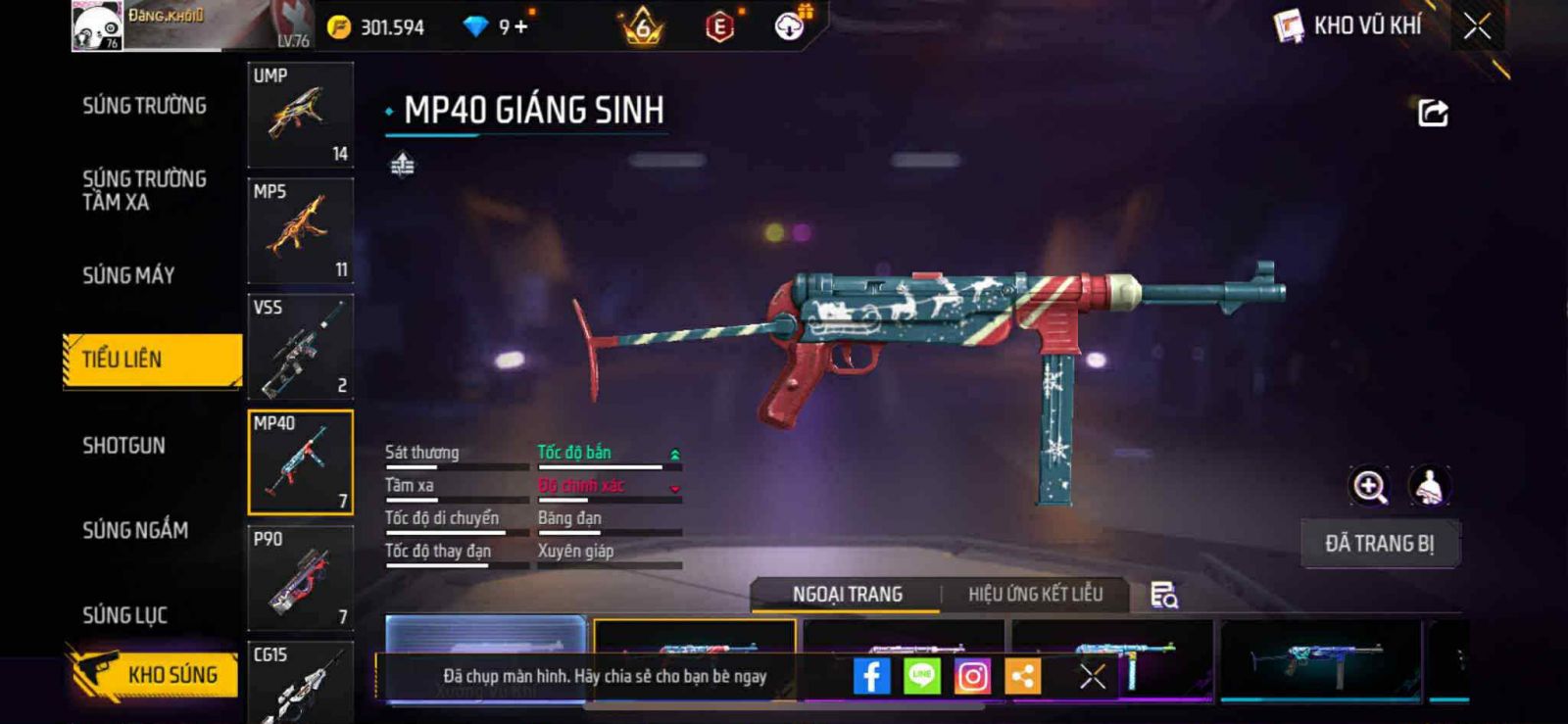
Task: Choose the Shotgun category
Action: tap(123, 446)
